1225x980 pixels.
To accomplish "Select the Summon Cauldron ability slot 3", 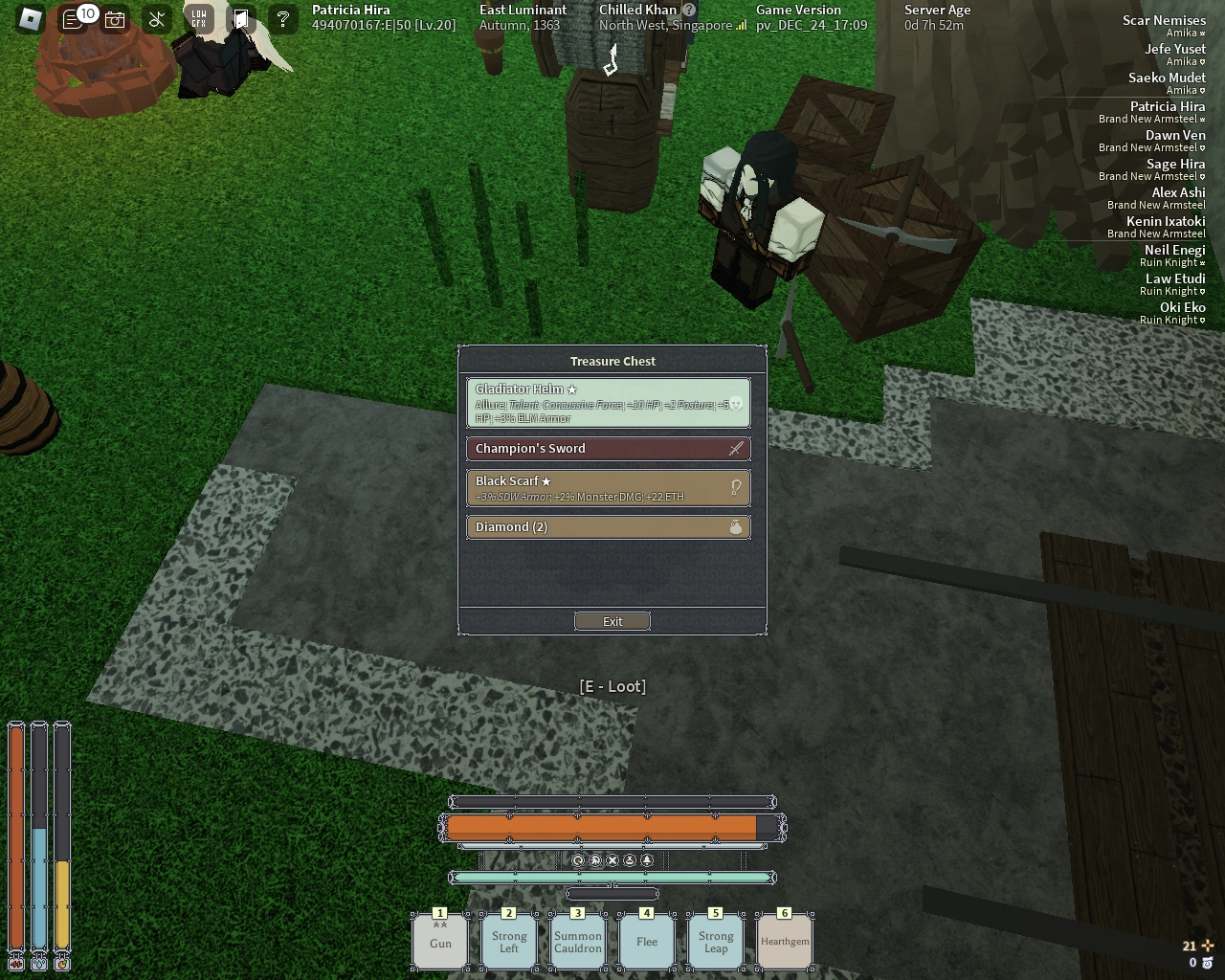I will coord(577,941).
